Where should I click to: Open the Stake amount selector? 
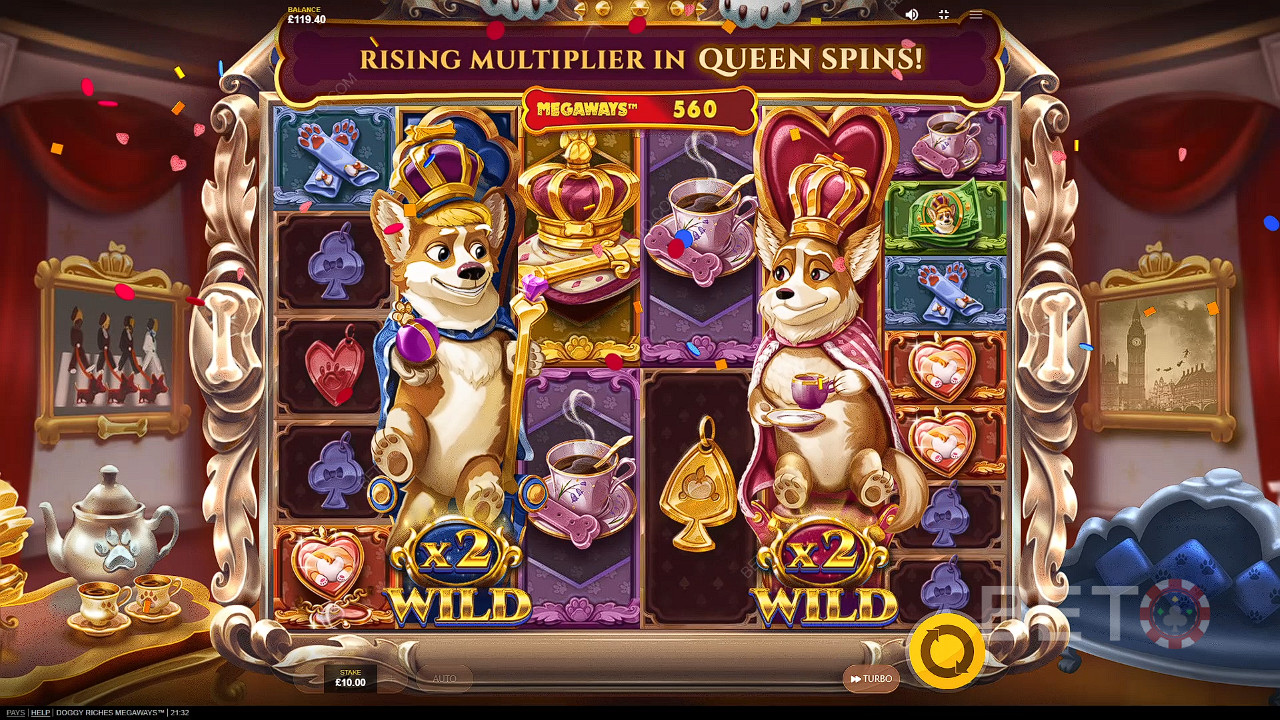[350, 678]
